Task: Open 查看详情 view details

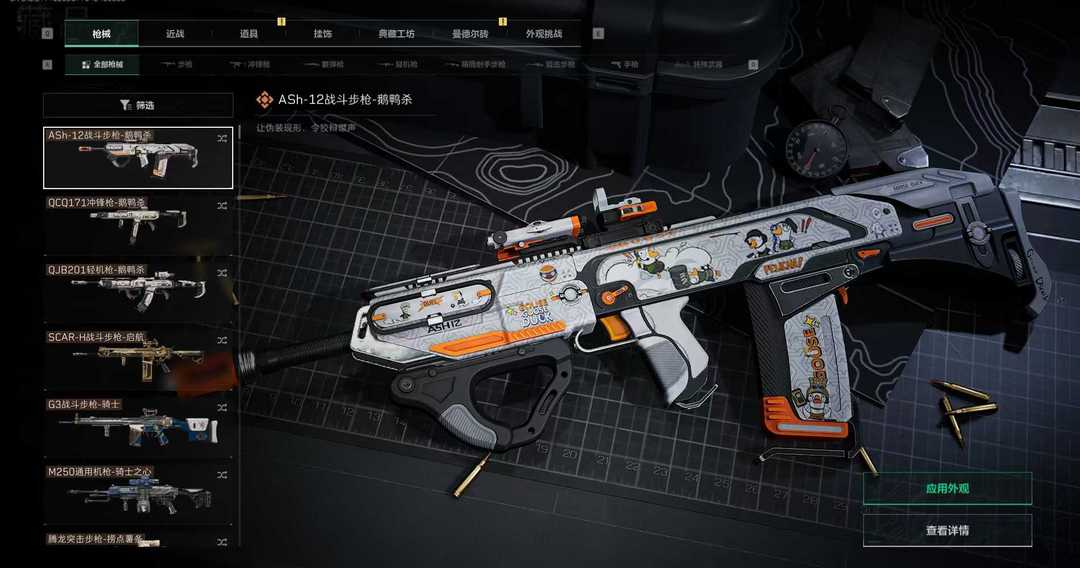Action: (x=947, y=530)
